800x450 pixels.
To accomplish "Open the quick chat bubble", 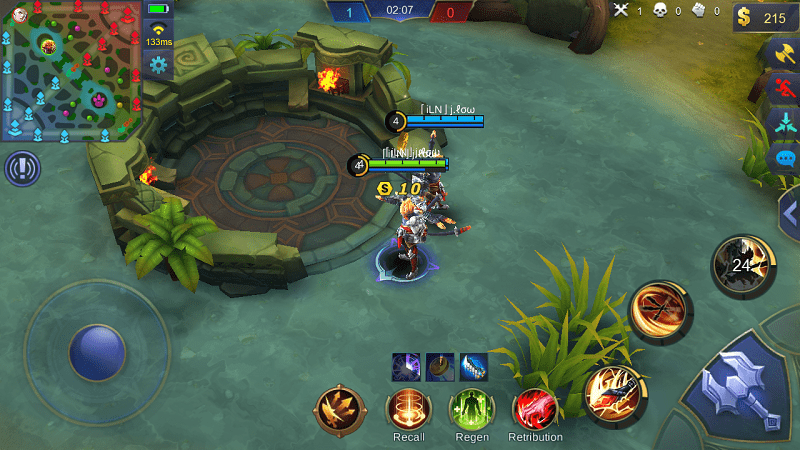I will [783, 158].
